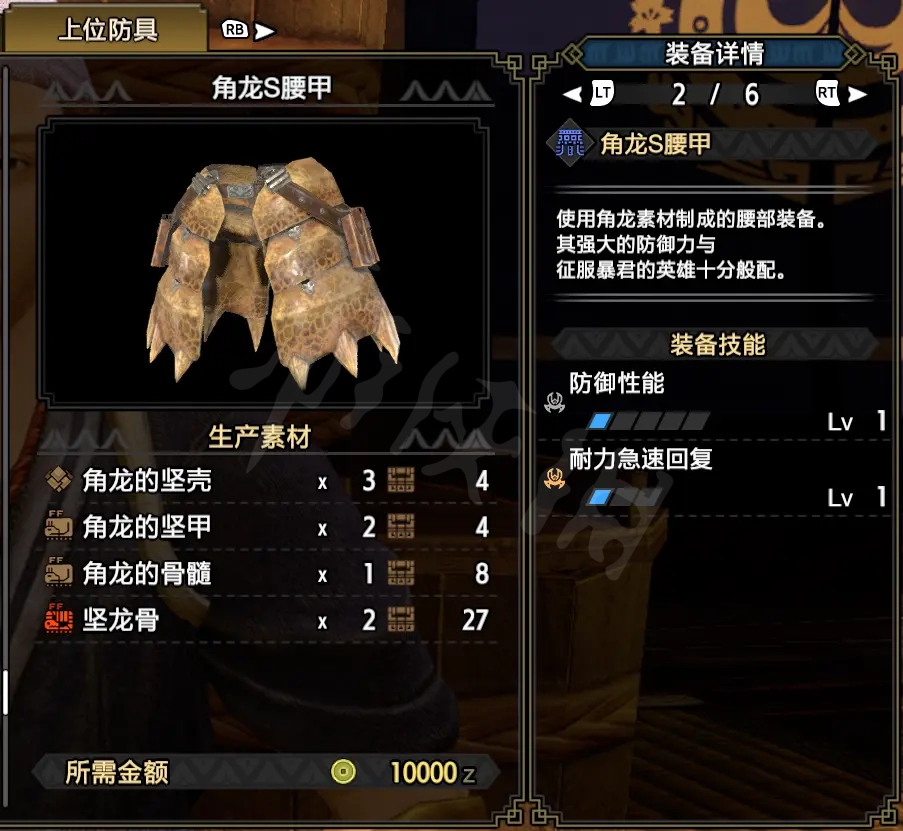Pick the 坚龙骨 material row
Image resolution: width=903 pixels, height=831 pixels.
pyautogui.click(x=266, y=620)
